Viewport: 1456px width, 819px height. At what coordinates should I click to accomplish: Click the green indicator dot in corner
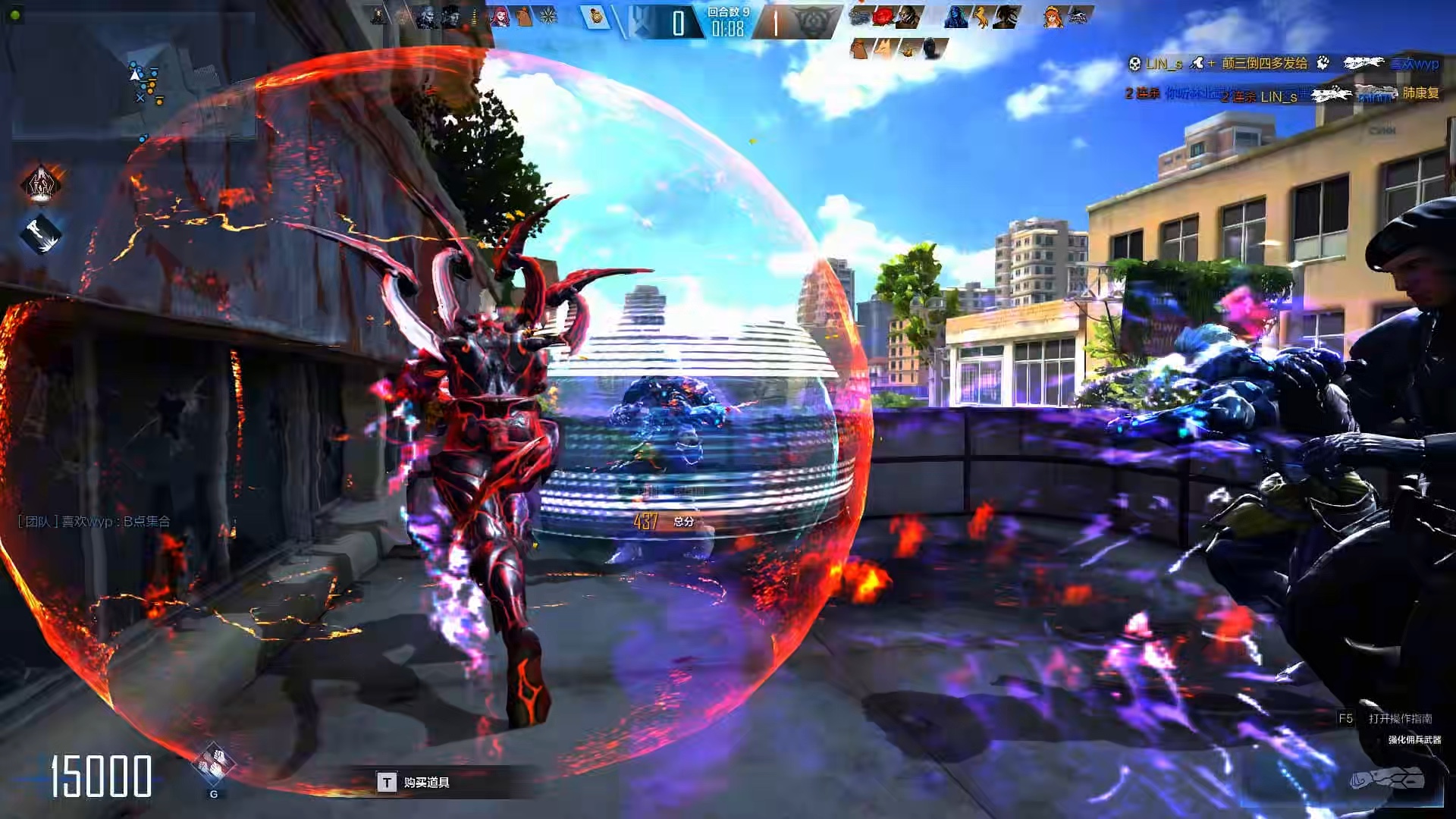click(15, 14)
